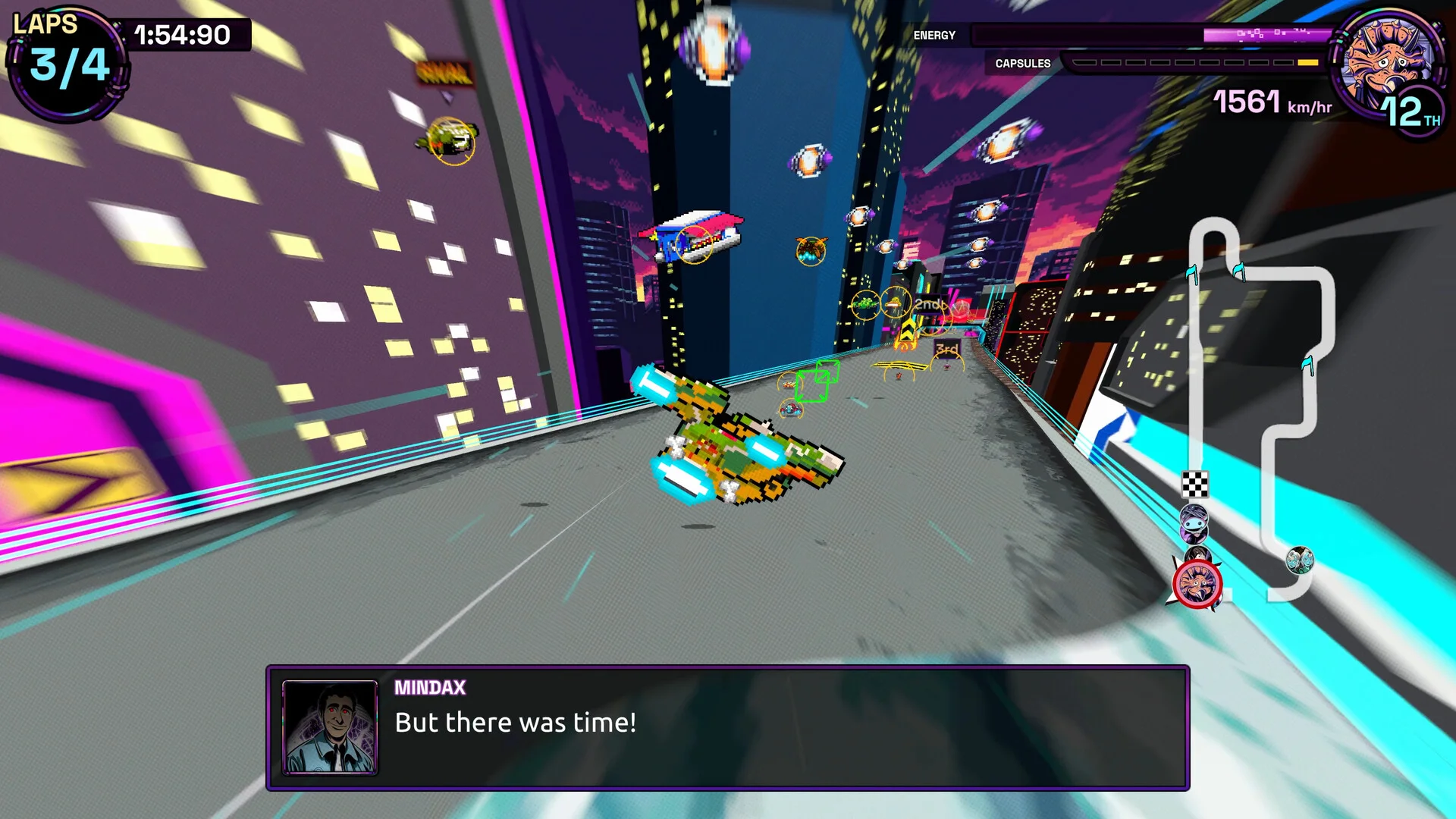Click the red-ringed player marker on minimap

(1197, 585)
